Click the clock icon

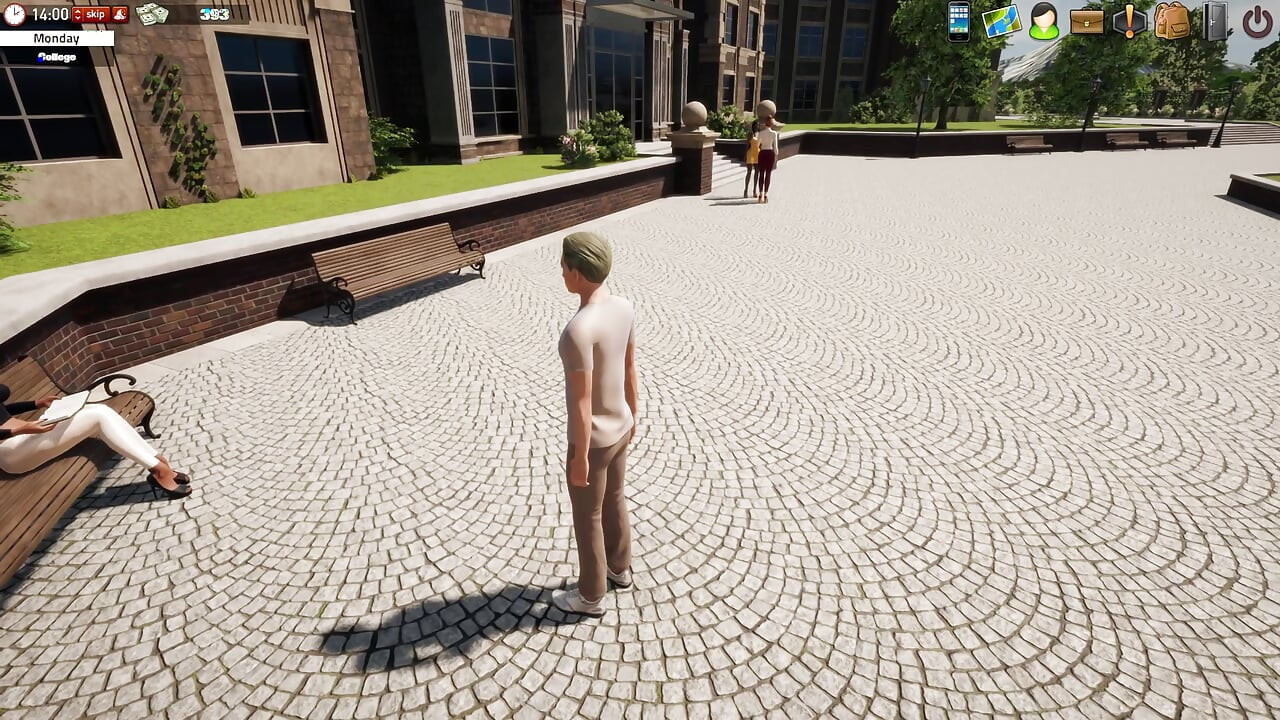click(x=13, y=14)
